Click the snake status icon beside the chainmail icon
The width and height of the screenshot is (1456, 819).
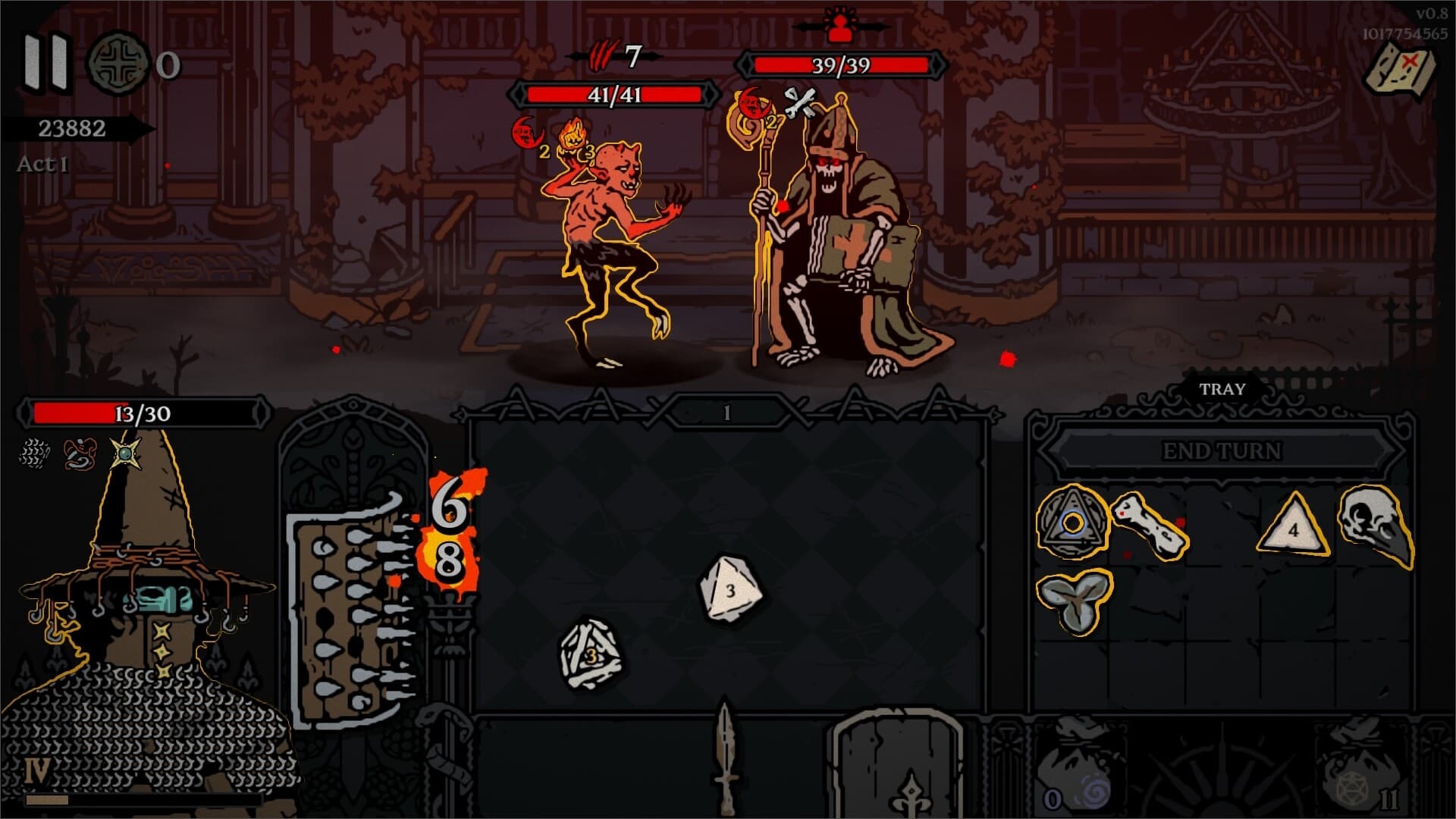pyautogui.click(x=80, y=455)
